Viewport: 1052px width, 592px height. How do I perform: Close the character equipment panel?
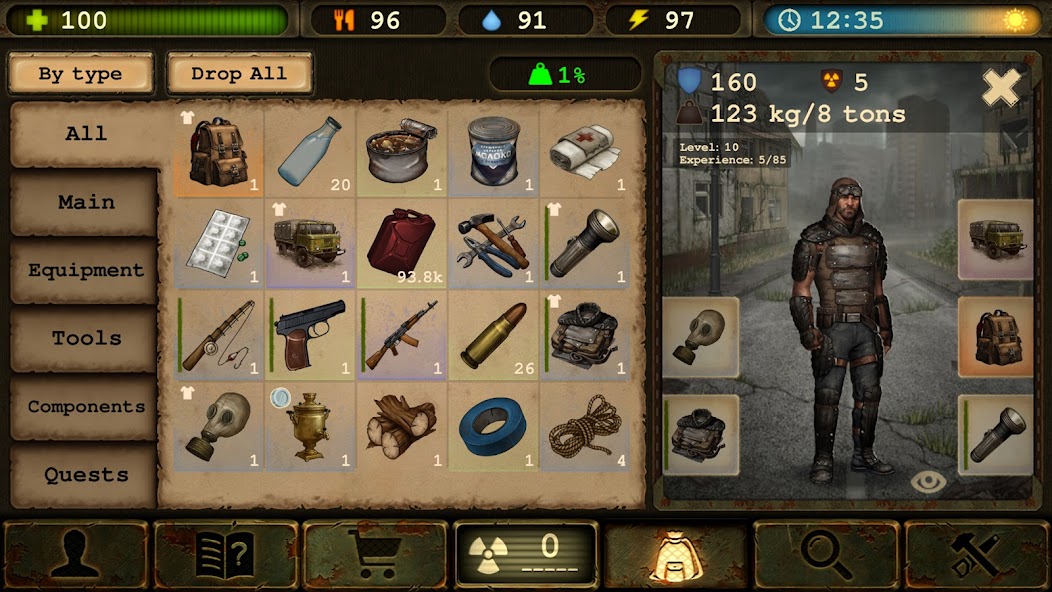(1000, 88)
